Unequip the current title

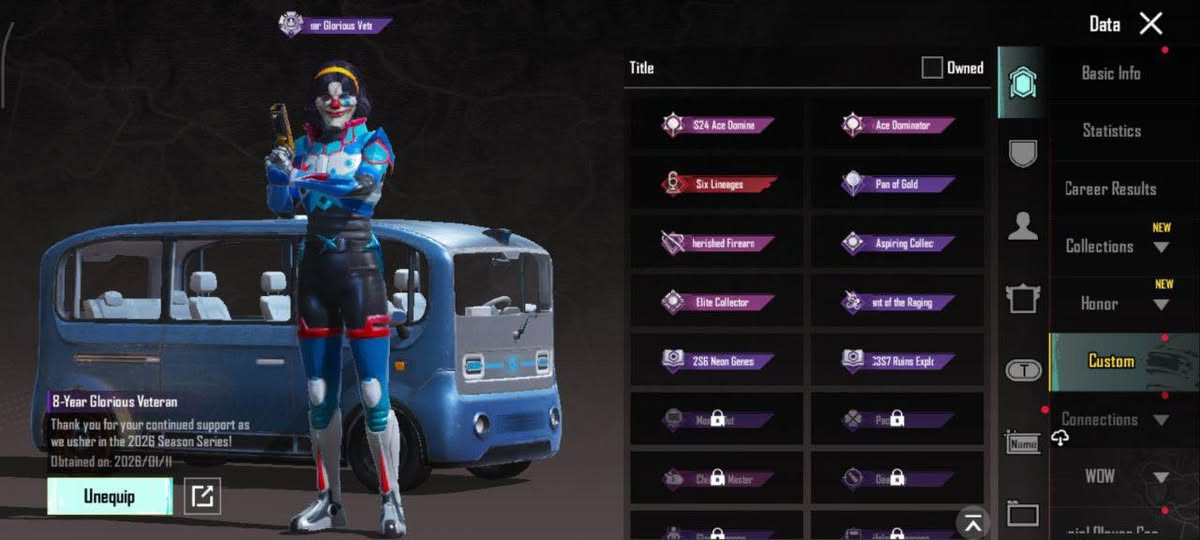coord(110,496)
